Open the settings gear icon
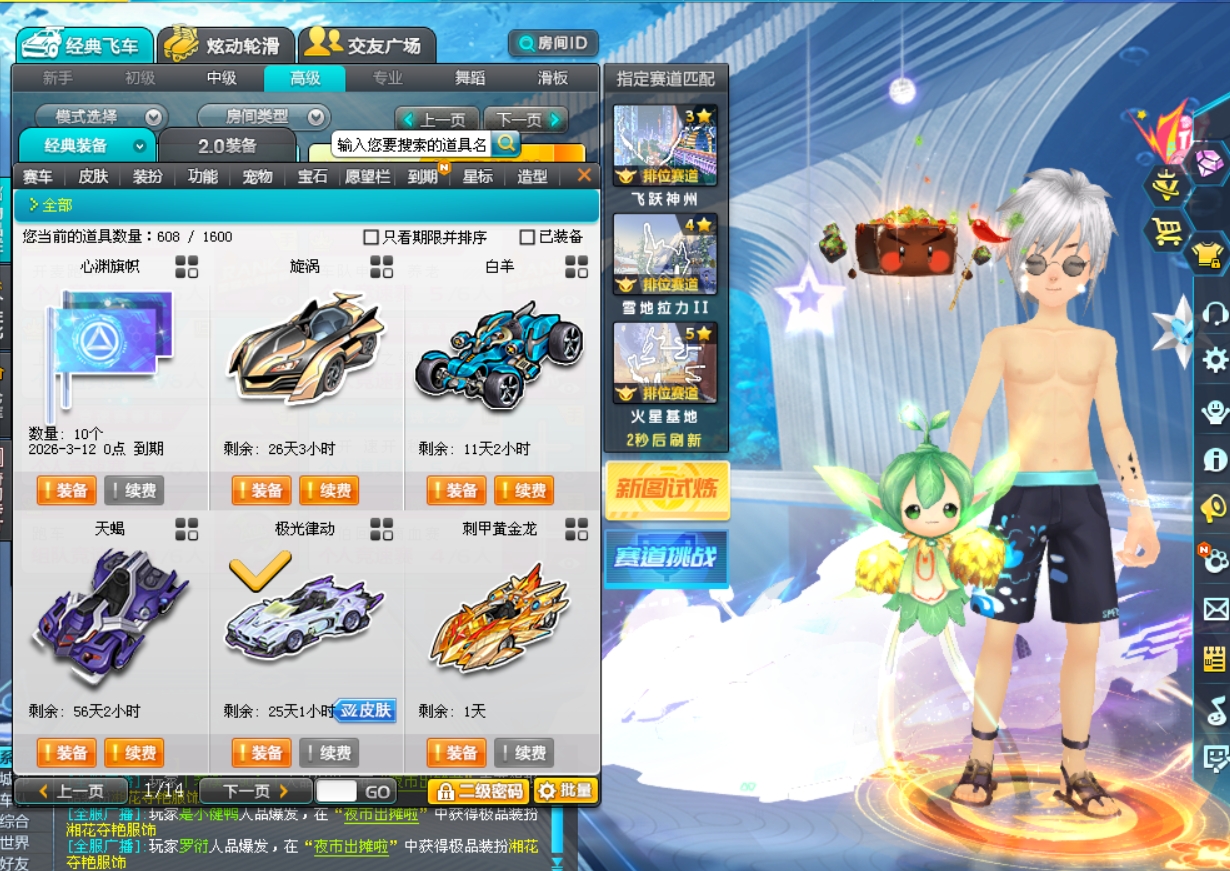 click(1214, 360)
